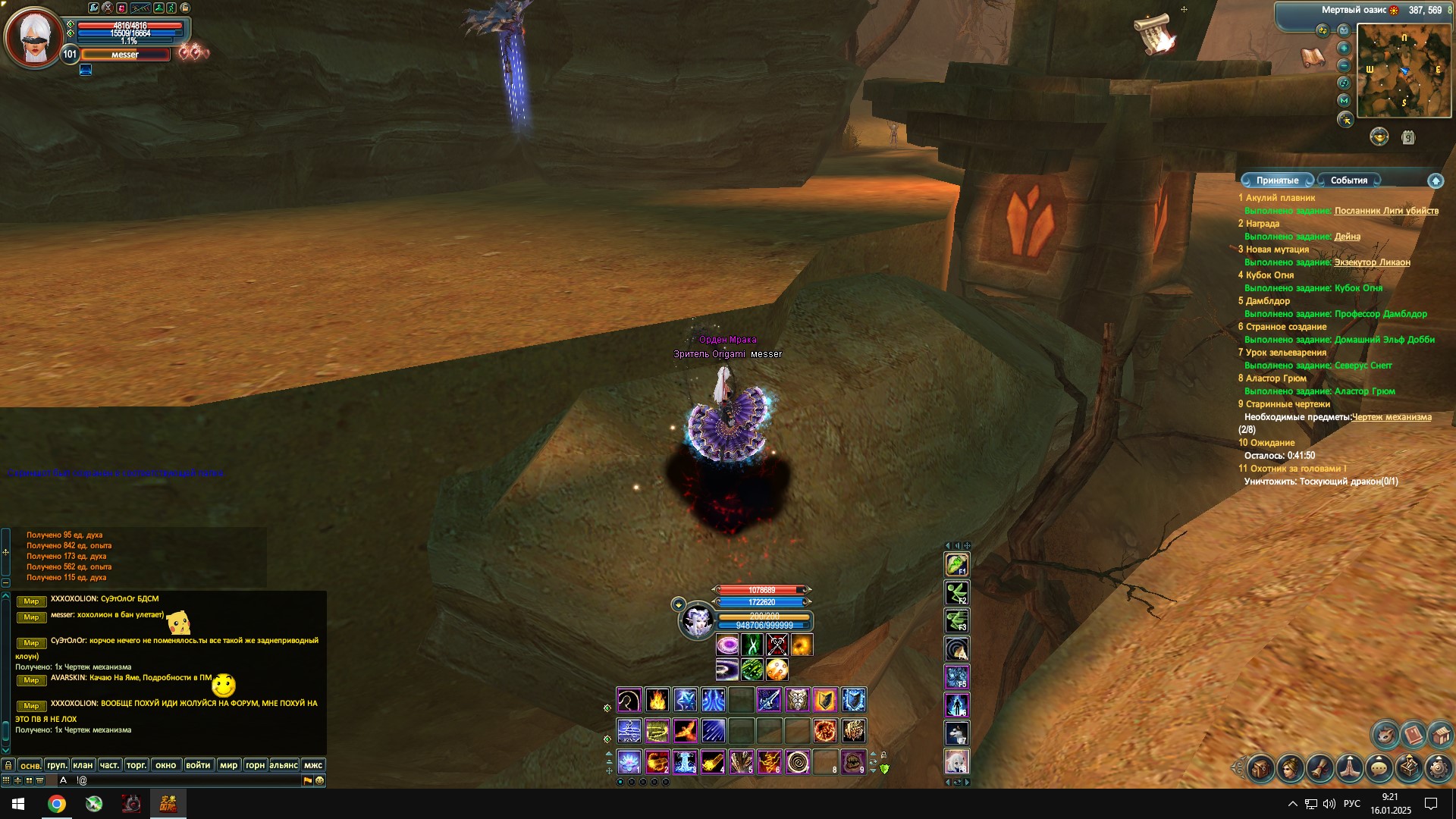
Task: Click the minimap of Мертвый оазис
Action: coord(1404,71)
